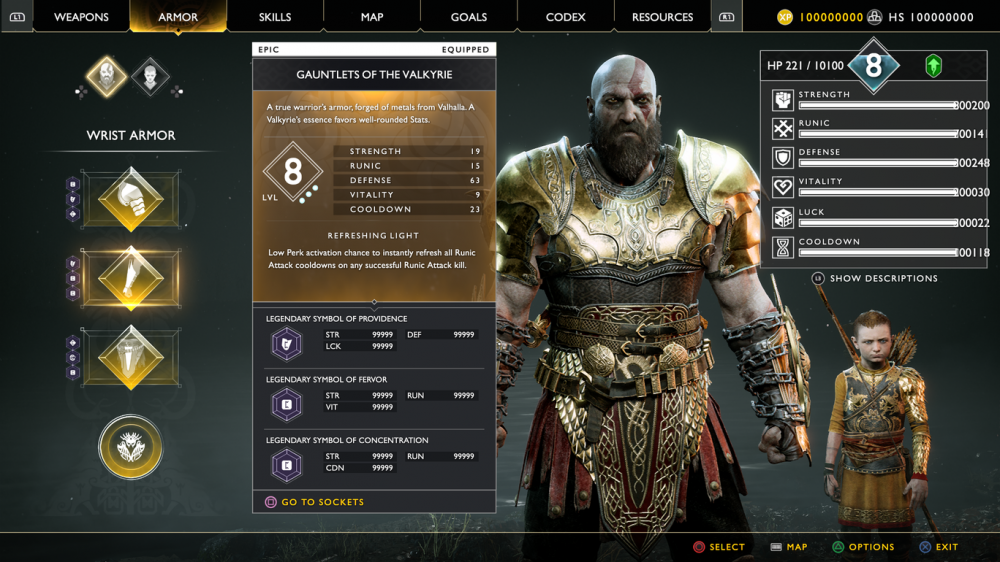This screenshot has width=1000, height=562.
Task: Click the Armor tab
Action: click(x=178, y=17)
